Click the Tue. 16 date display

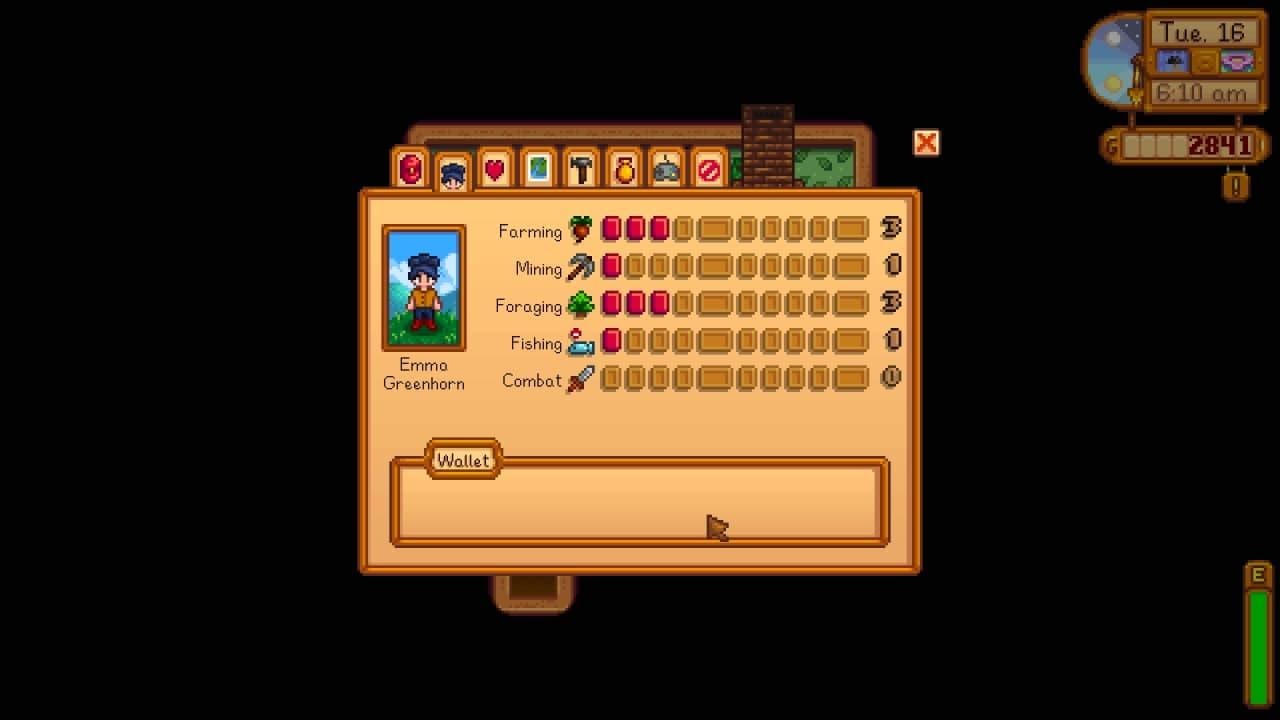1203,33
